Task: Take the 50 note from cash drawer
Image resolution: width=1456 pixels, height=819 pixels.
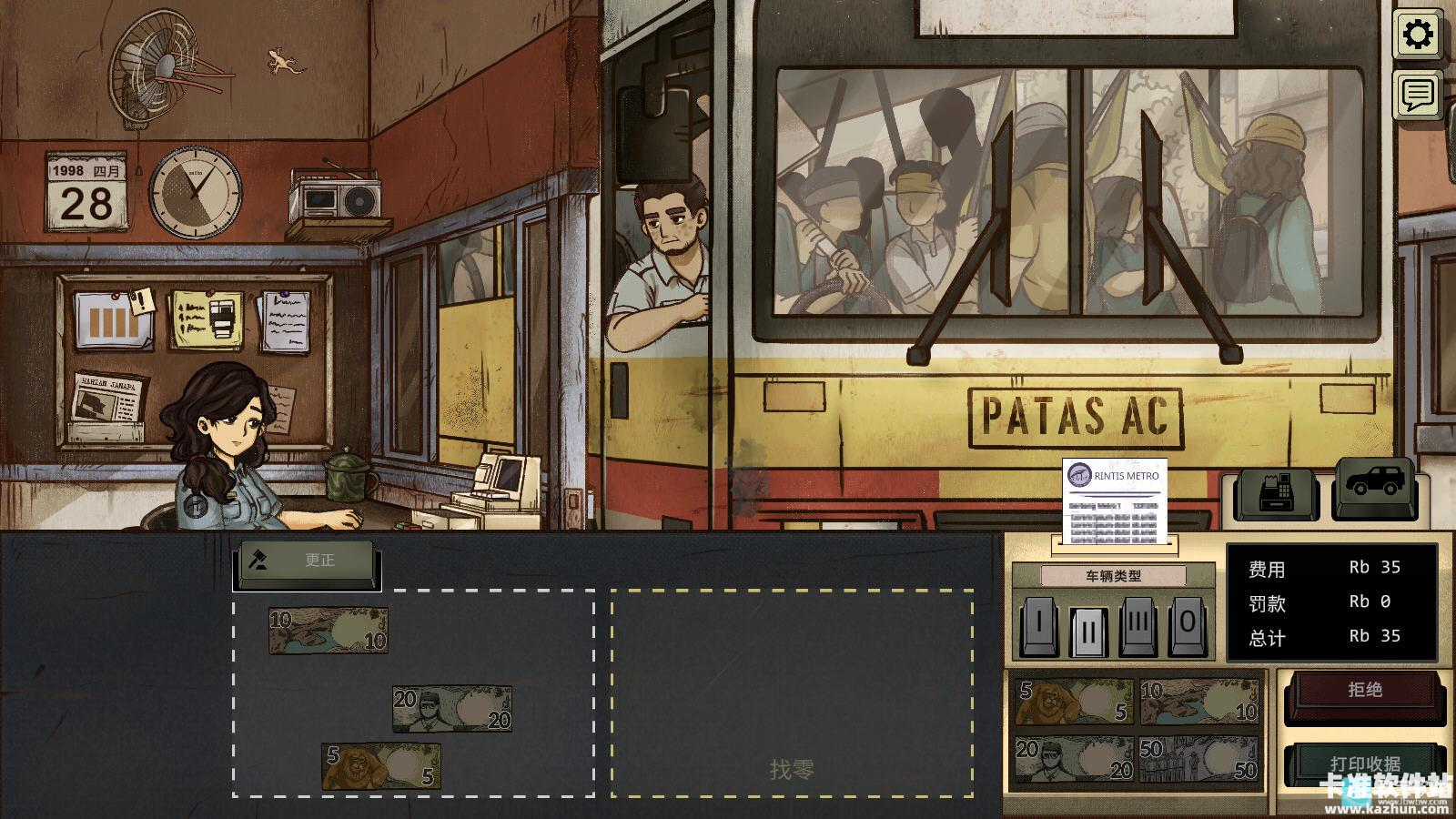Action: pos(1198,759)
